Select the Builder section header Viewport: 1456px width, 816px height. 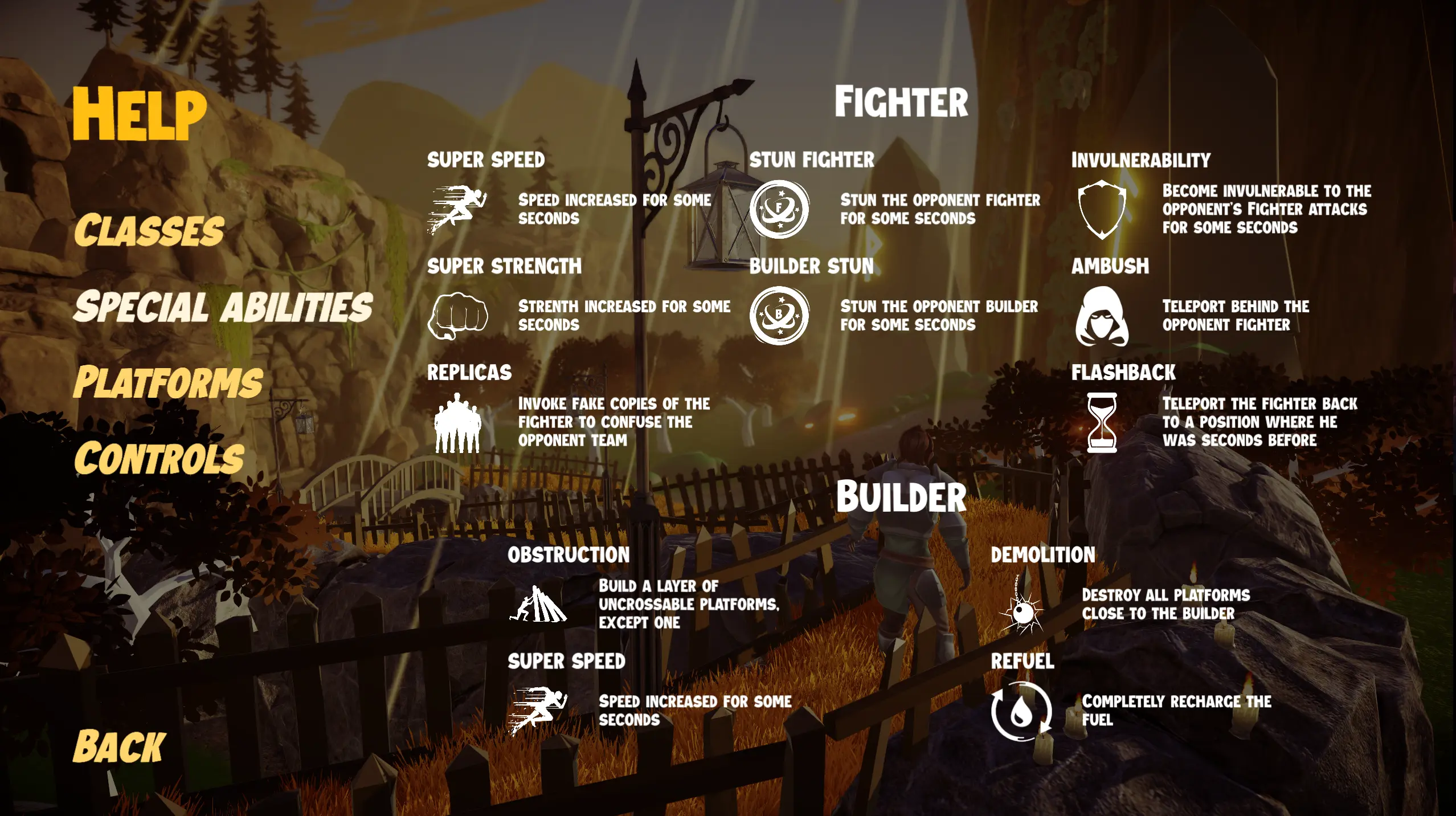tap(901, 497)
